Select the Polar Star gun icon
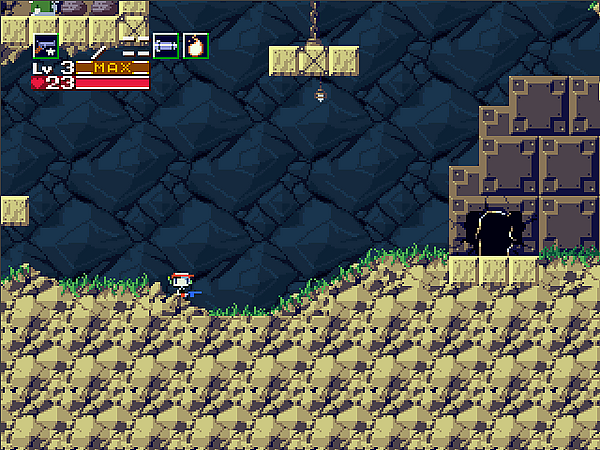 click(x=46, y=46)
